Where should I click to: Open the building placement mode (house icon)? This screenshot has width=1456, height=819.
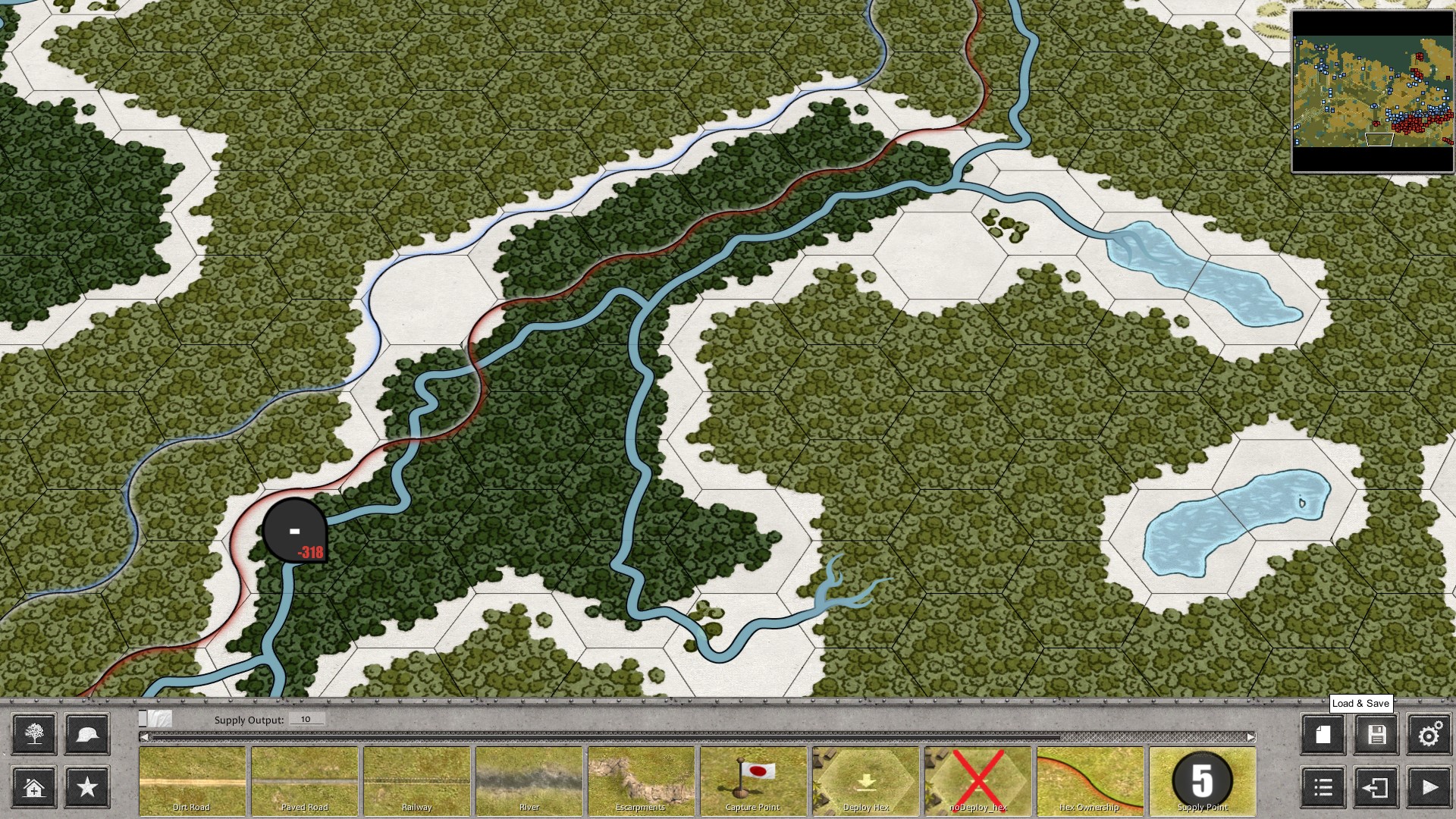point(33,786)
